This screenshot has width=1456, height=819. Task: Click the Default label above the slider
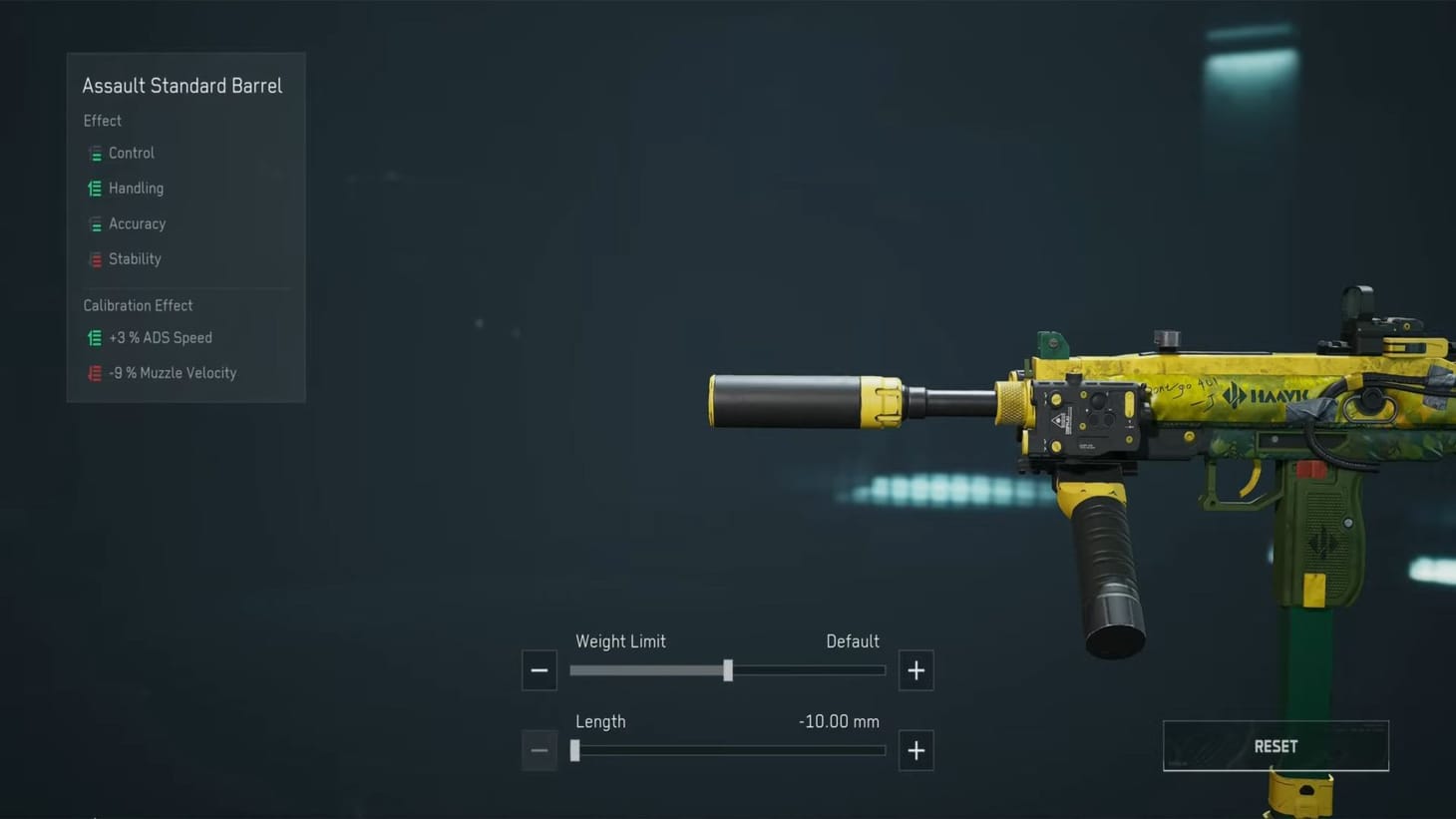tap(852, 641)
